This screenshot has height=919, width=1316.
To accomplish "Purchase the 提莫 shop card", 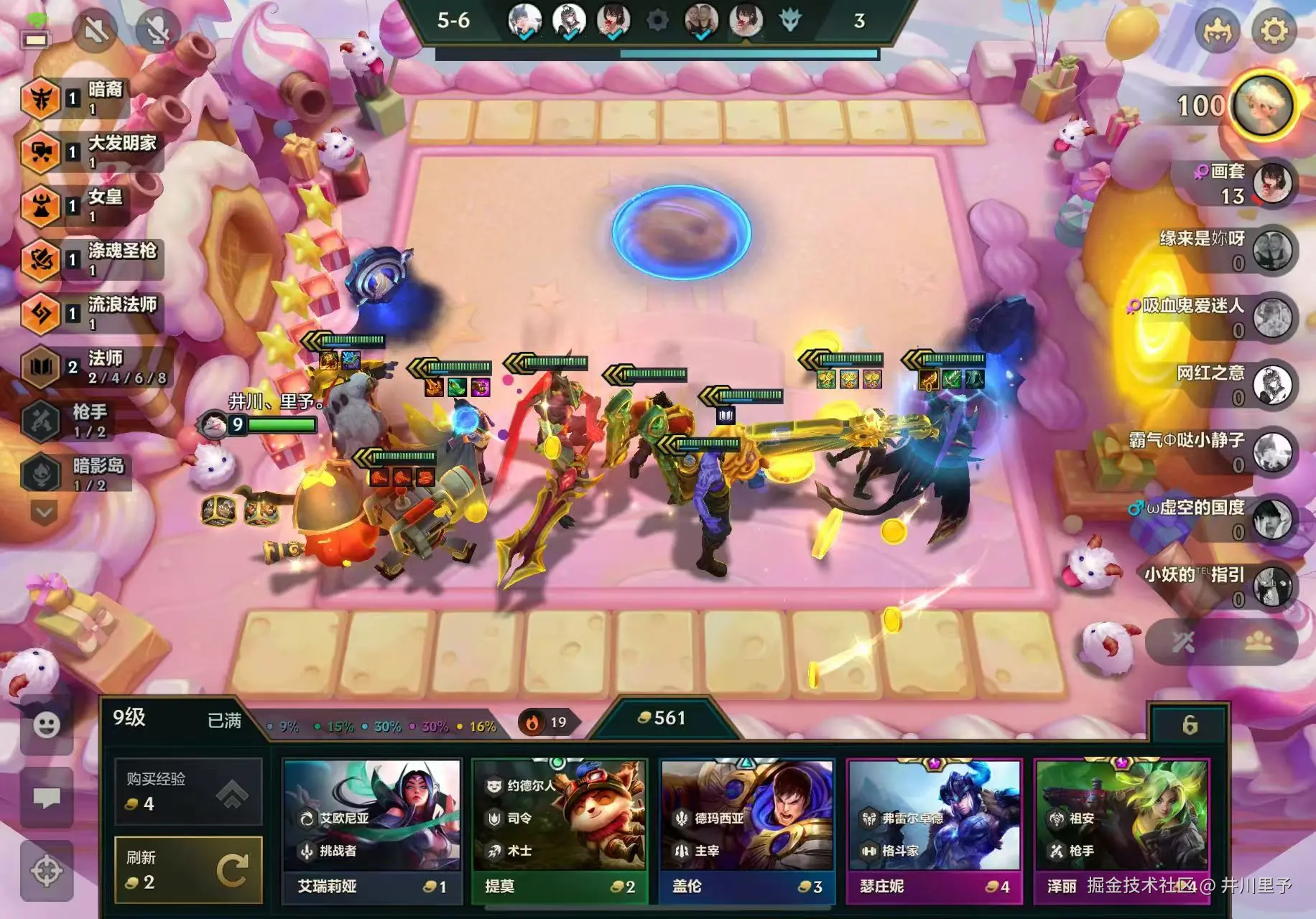I will (559, 831).
